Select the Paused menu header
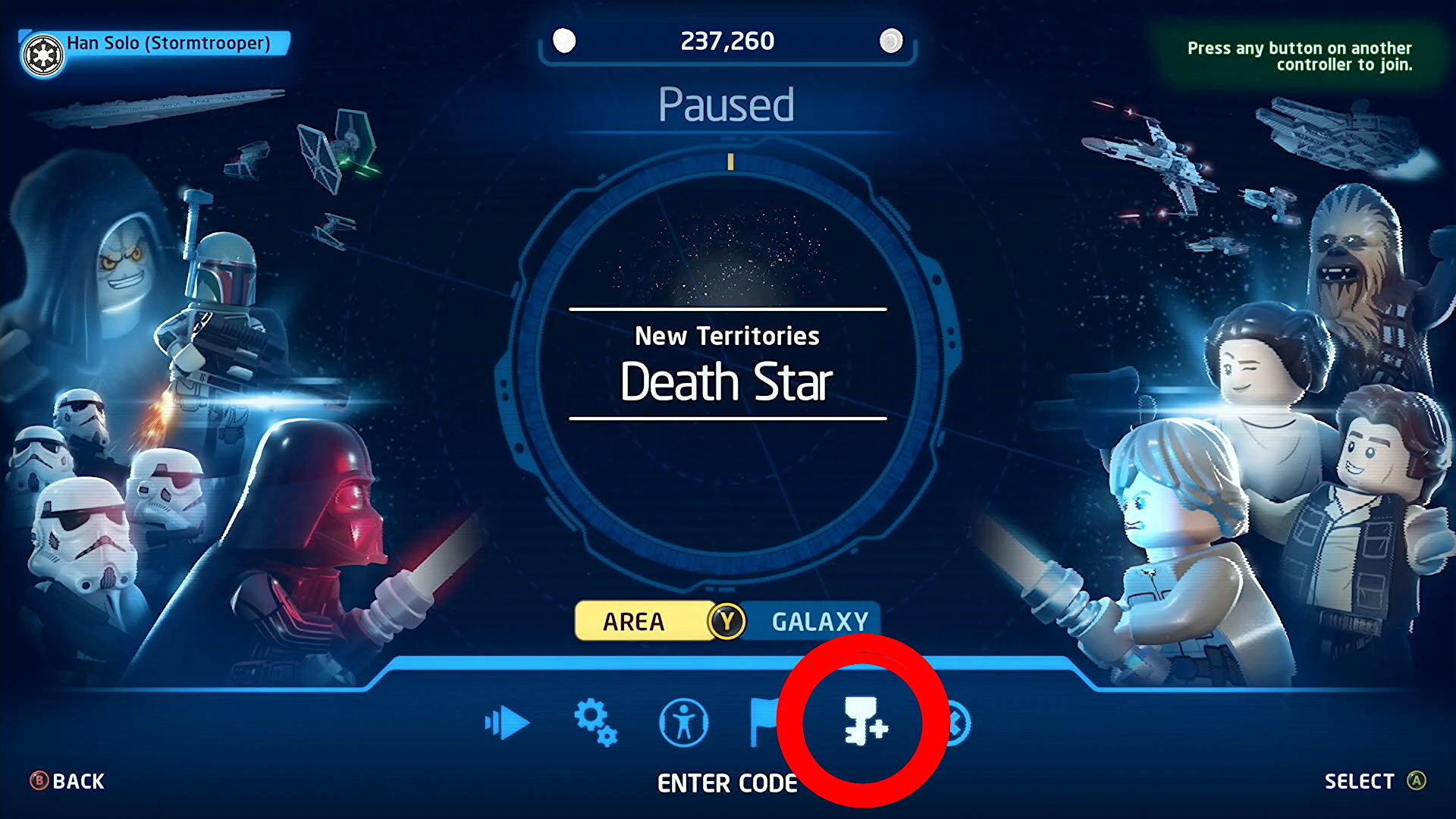Screen dimensions: 1456x819 pyautogui.click(x=726, y=105)
